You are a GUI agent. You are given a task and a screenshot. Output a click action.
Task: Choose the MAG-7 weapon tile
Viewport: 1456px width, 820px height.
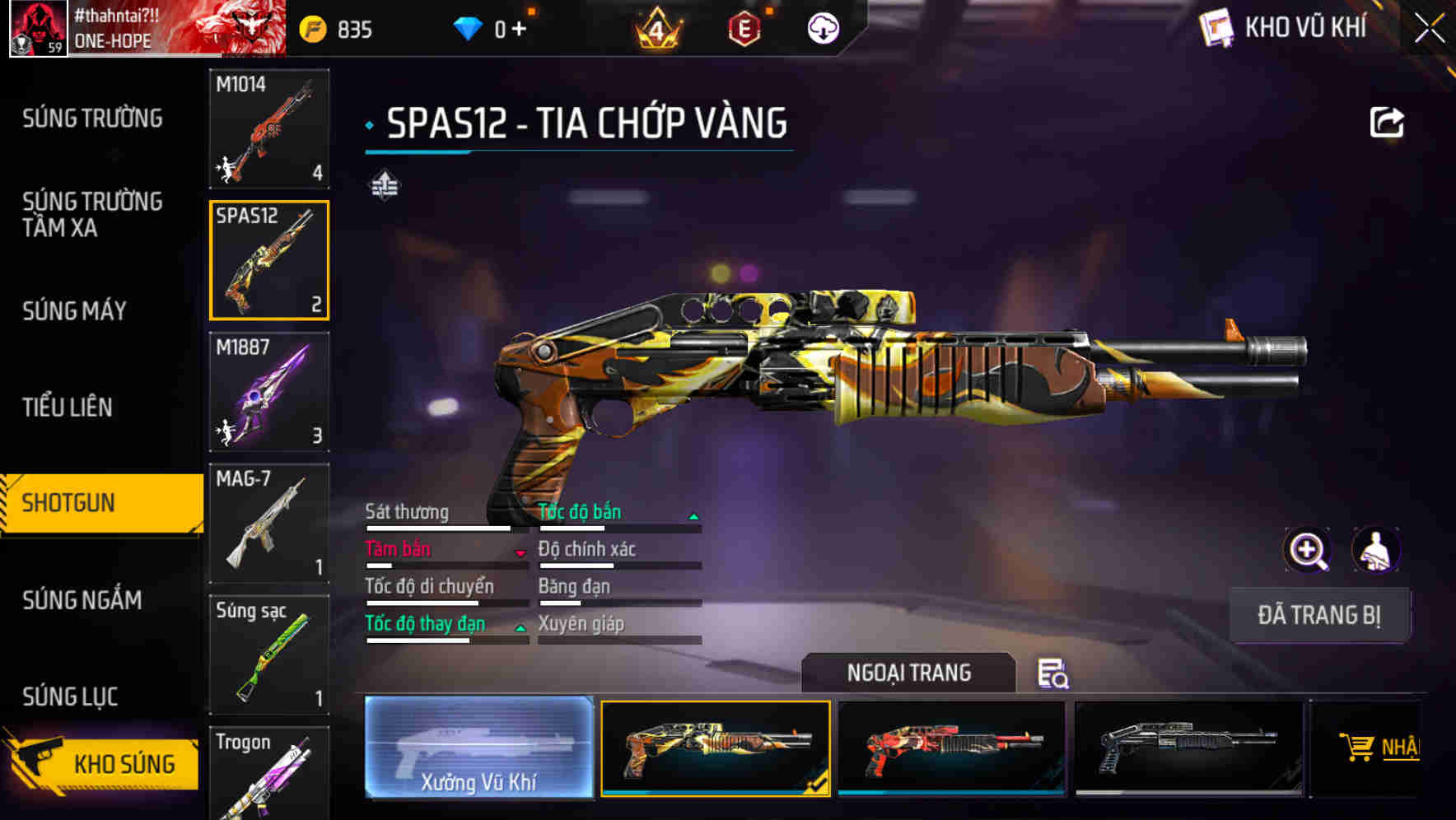coord(269,524)
